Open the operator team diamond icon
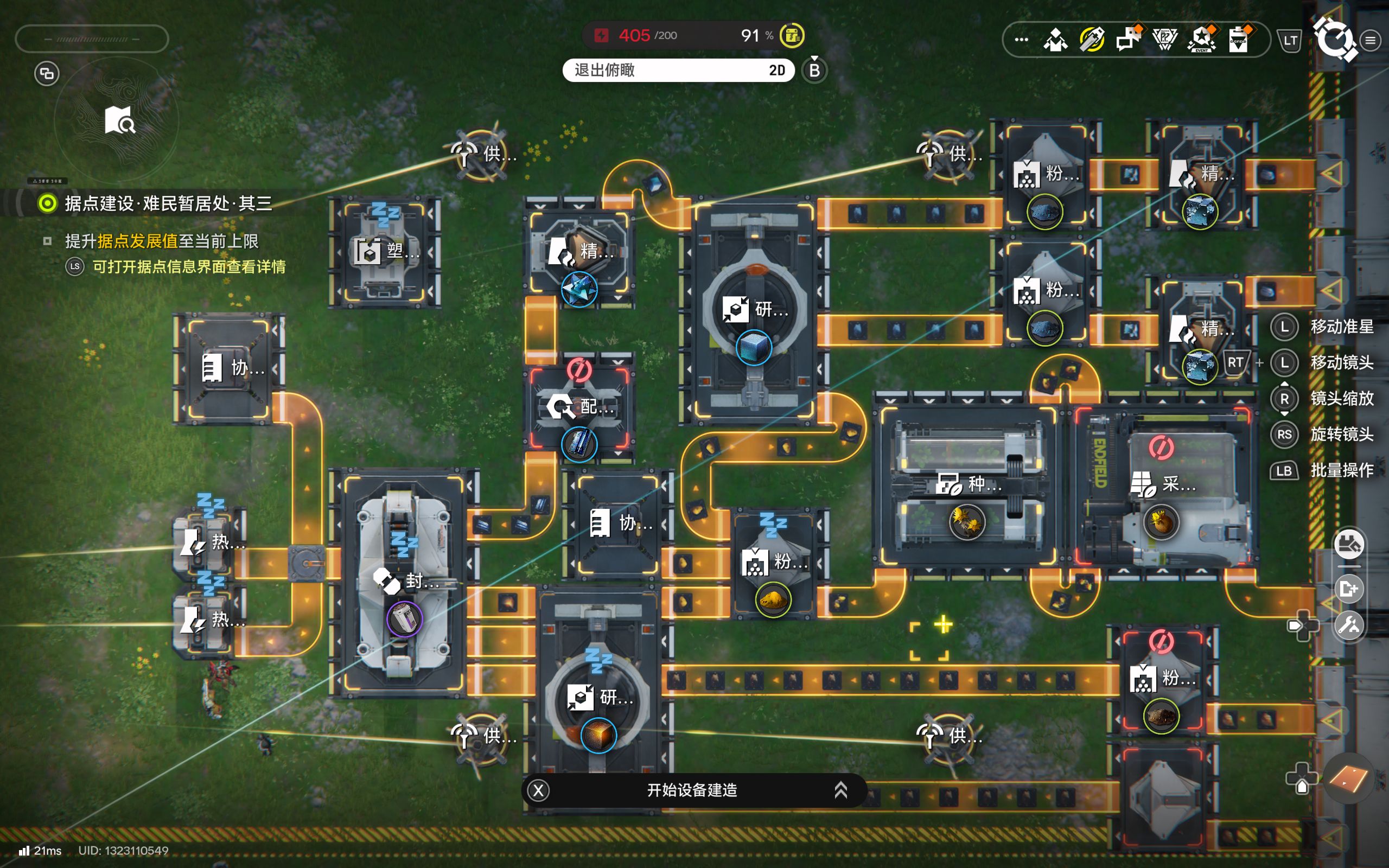The height and width of the screenshot is (868, 1389). click(x=1055, y=40)
